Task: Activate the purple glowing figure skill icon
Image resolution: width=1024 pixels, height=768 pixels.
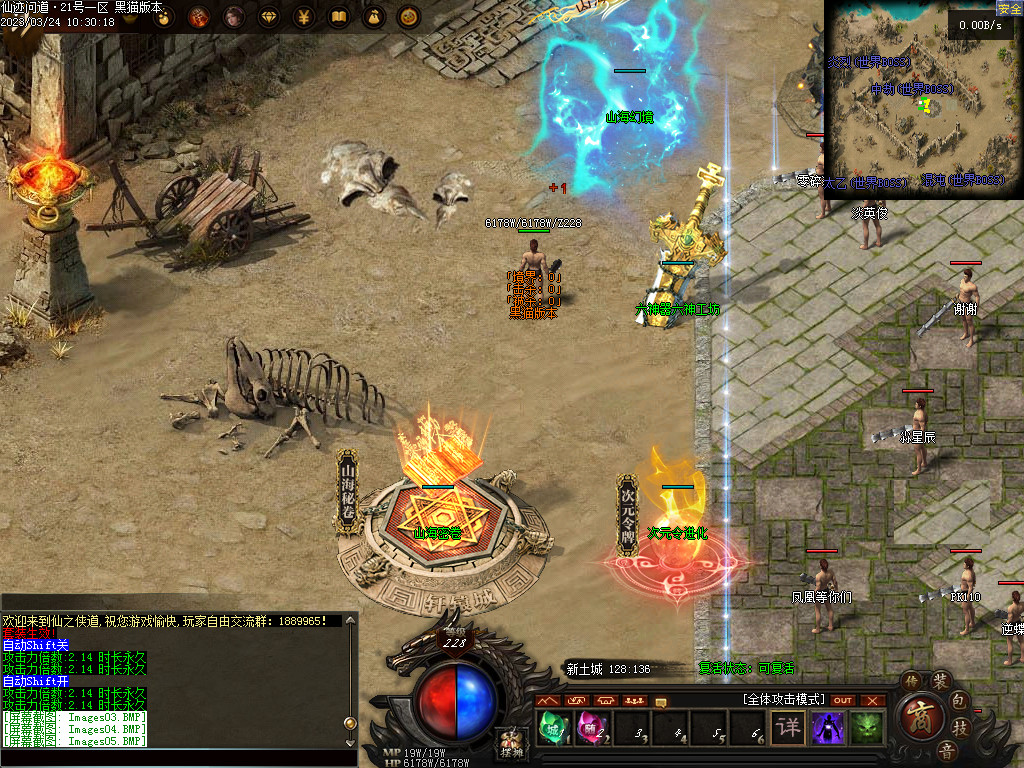Action: (828, 727)
